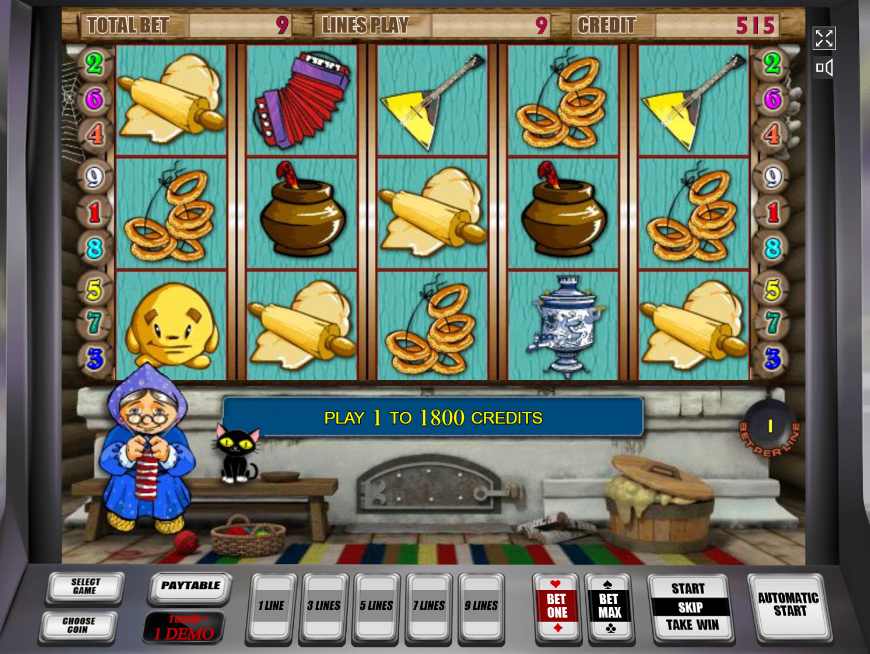Choose the 3 Lines option
This screenshot has width=870, height=654.
(x=324, y=607)
